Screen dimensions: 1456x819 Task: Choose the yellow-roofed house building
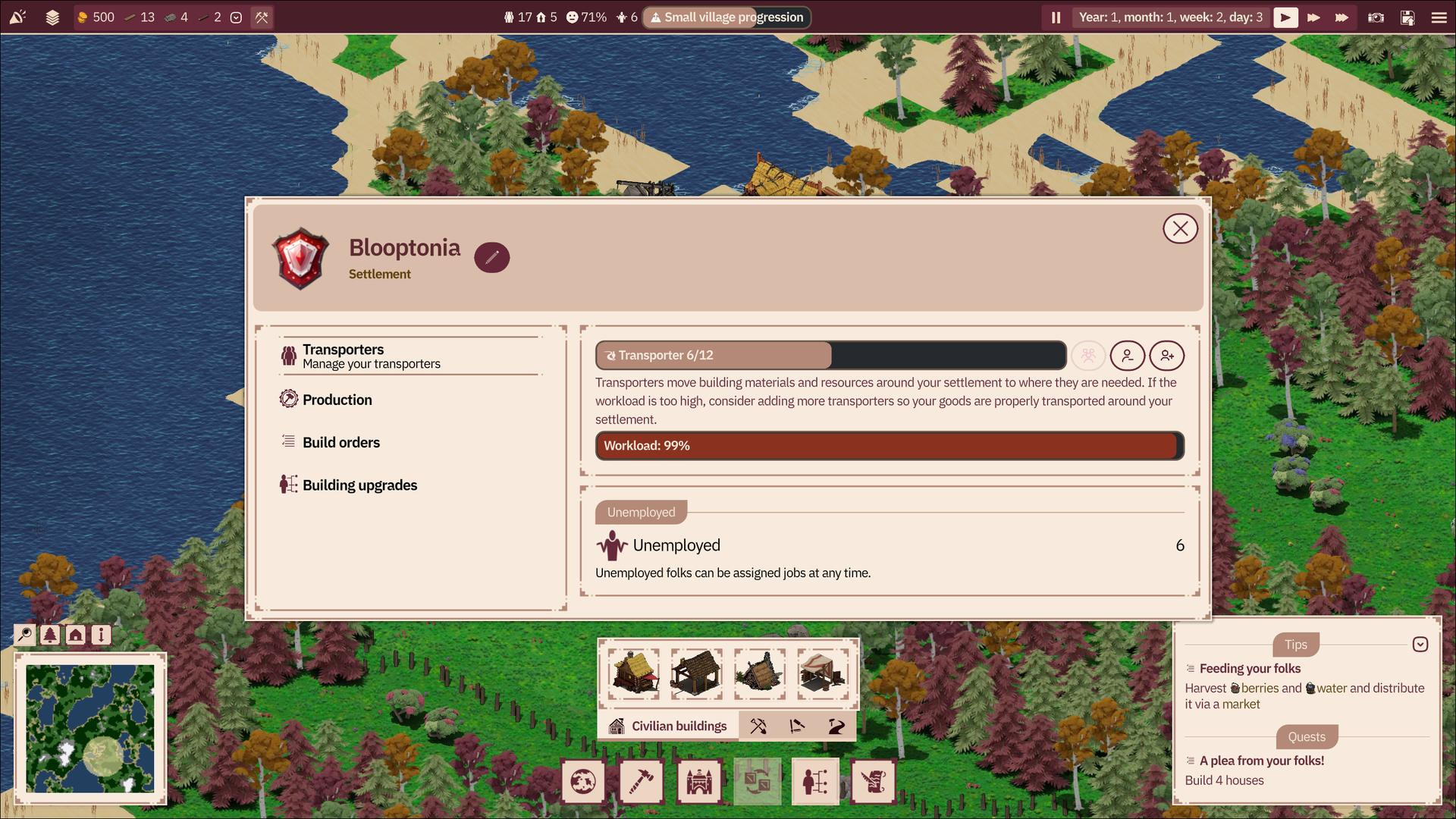tap(634, 673)
